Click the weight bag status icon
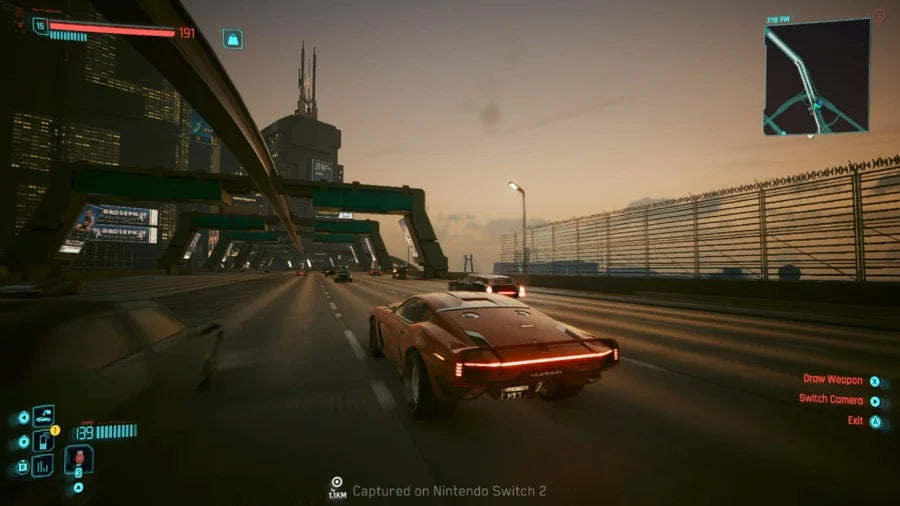Viewport: 900px width, 506px height. pyautogui.click(x=233, y=39)
